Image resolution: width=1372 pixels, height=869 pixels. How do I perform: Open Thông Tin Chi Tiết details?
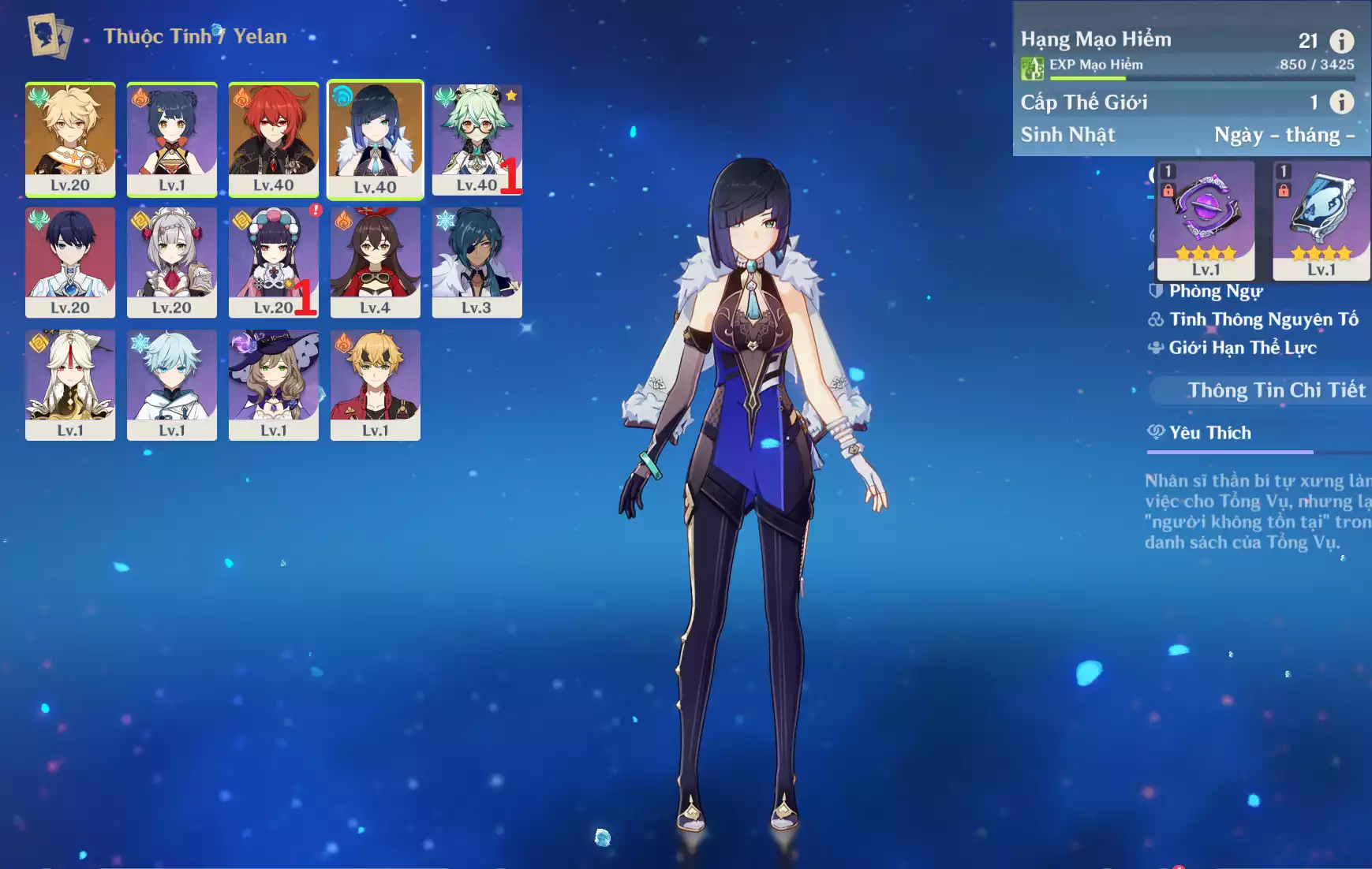click(x=1276, y=390)
